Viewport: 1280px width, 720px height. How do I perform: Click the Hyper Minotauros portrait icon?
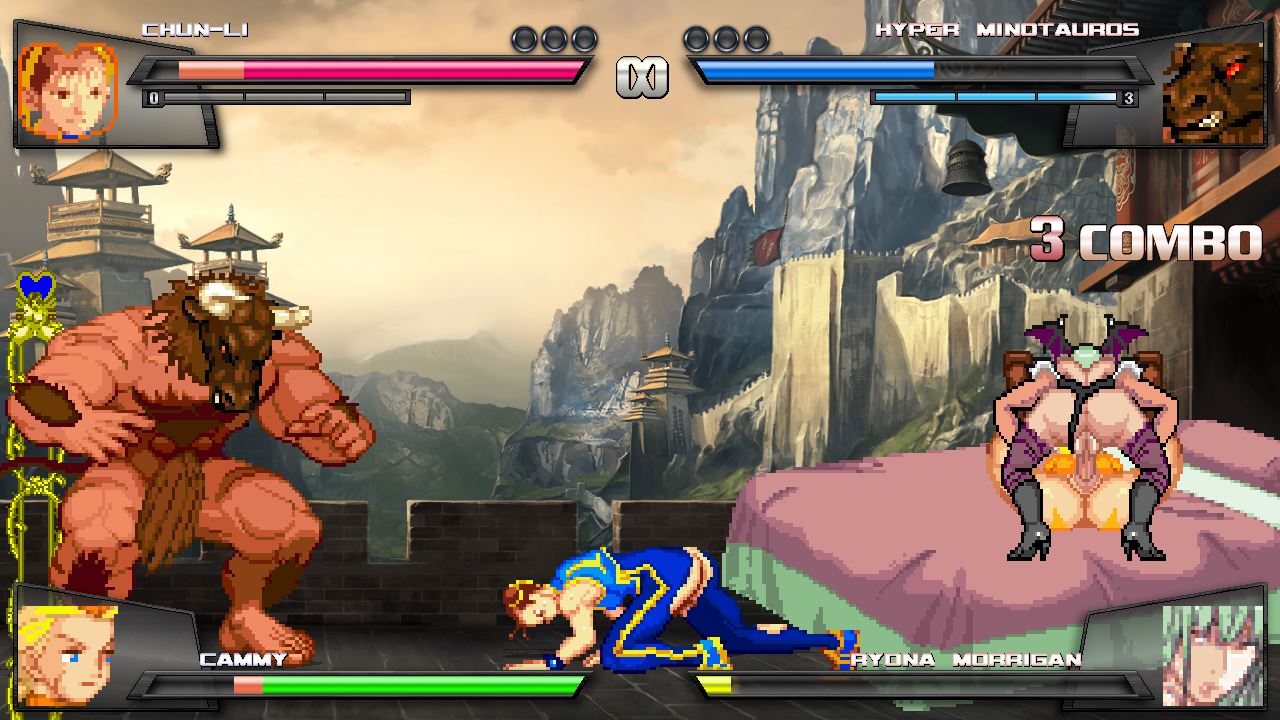coord(1212,90)
